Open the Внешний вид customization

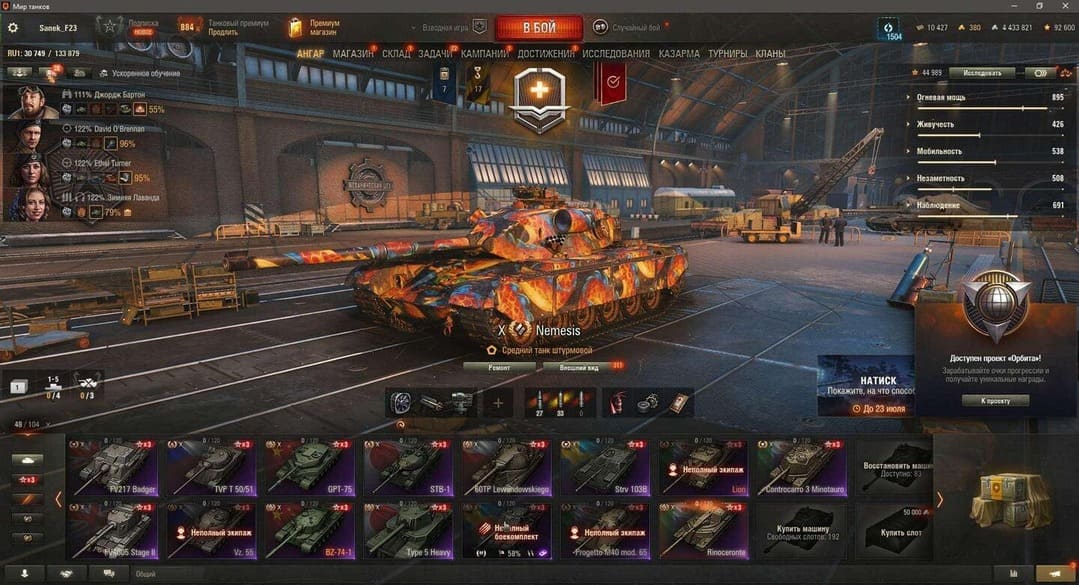click(579, 367)
